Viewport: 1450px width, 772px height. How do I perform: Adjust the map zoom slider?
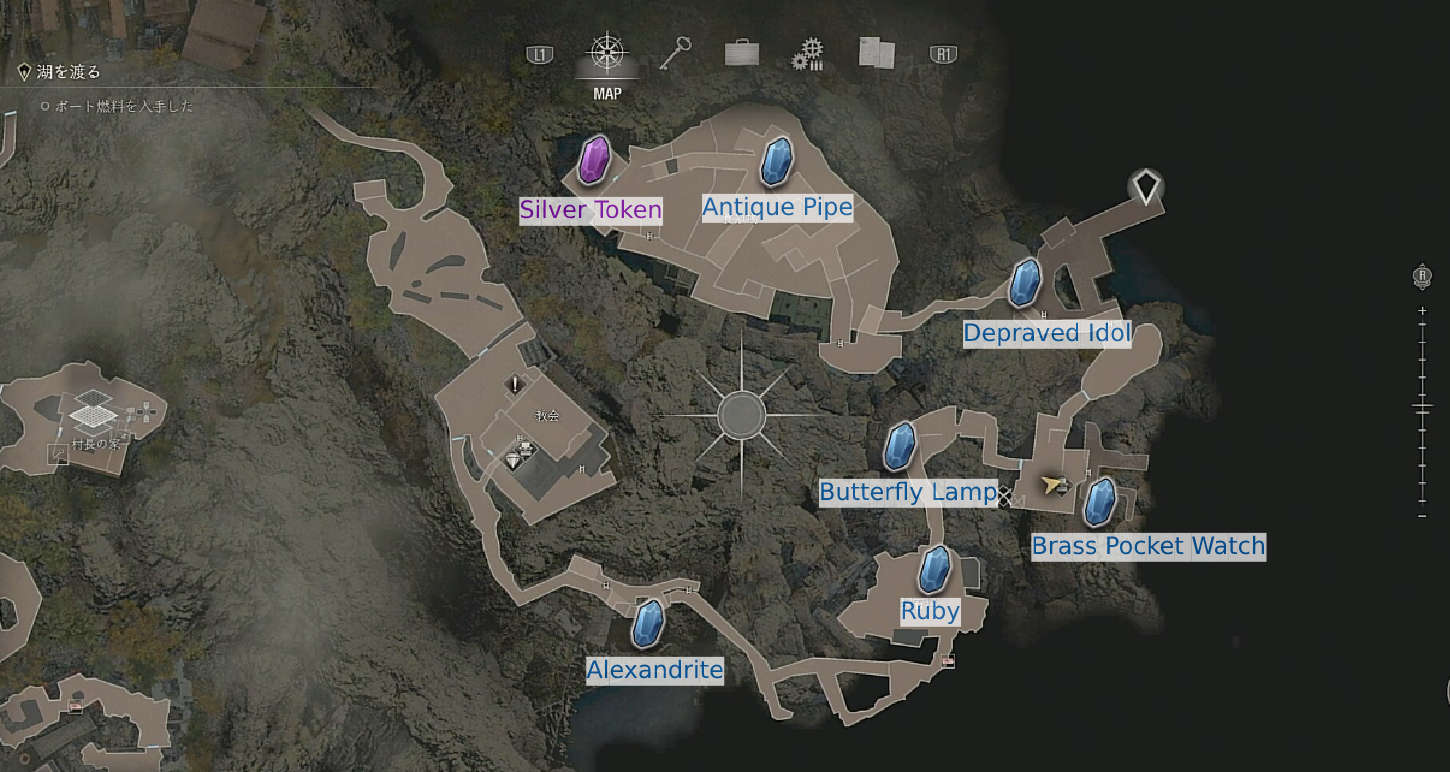[x=1422, y=407]
